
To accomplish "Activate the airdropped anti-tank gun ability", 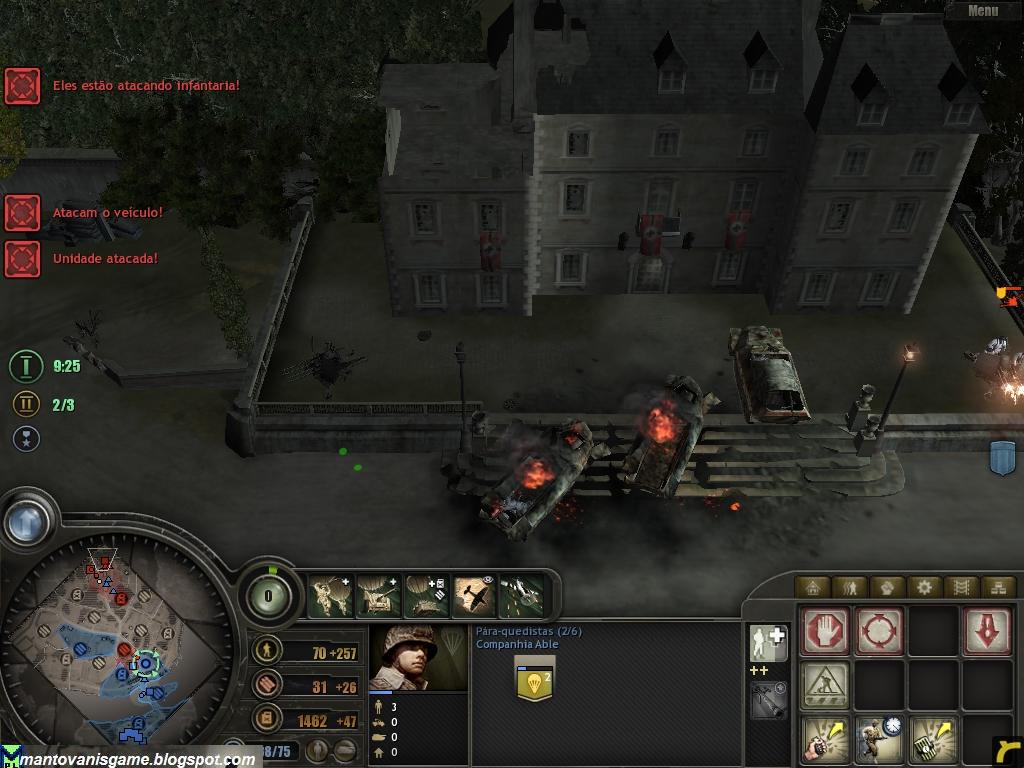I will (378, 597).
